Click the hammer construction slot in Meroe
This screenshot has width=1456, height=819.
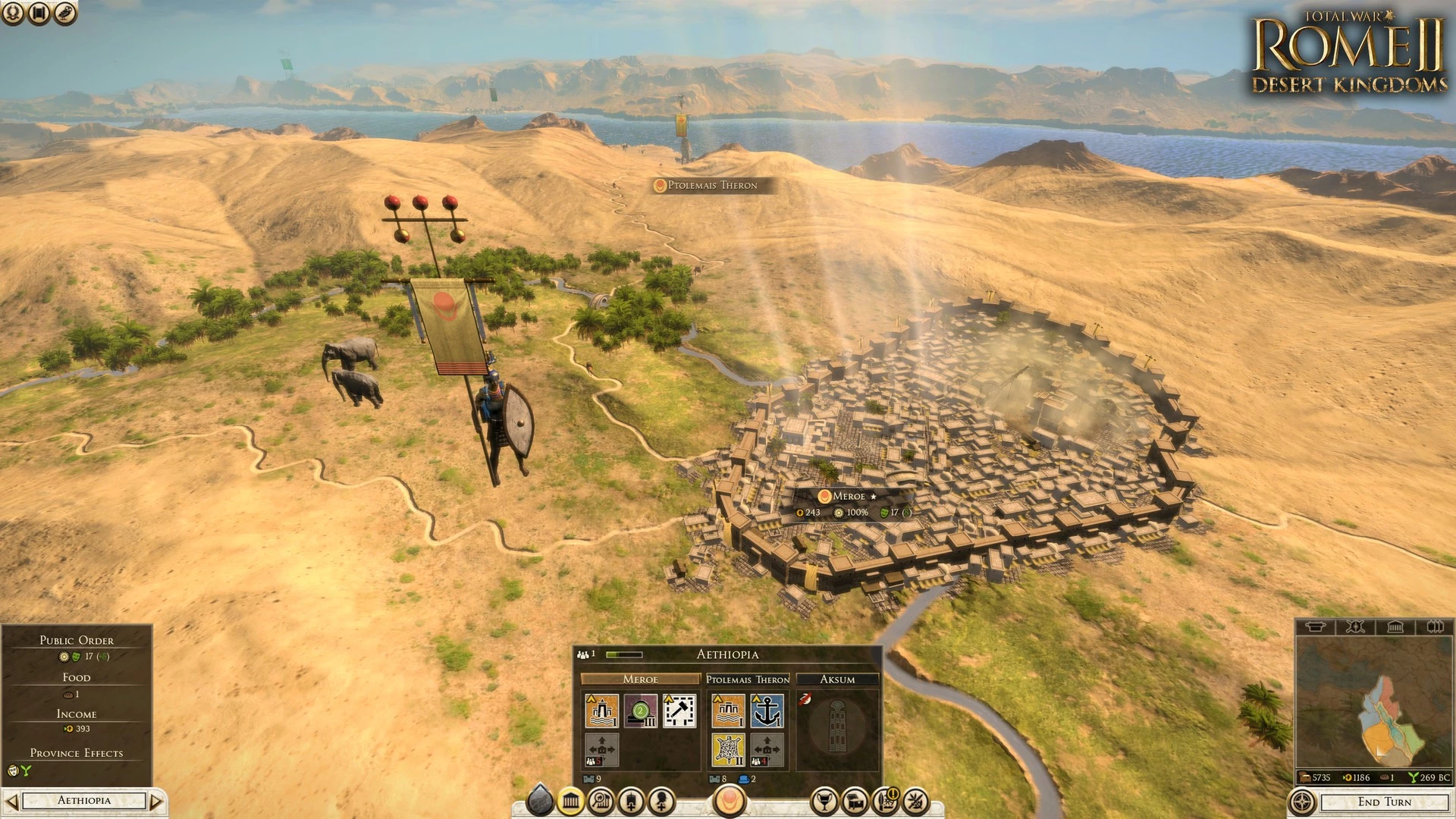679,711
